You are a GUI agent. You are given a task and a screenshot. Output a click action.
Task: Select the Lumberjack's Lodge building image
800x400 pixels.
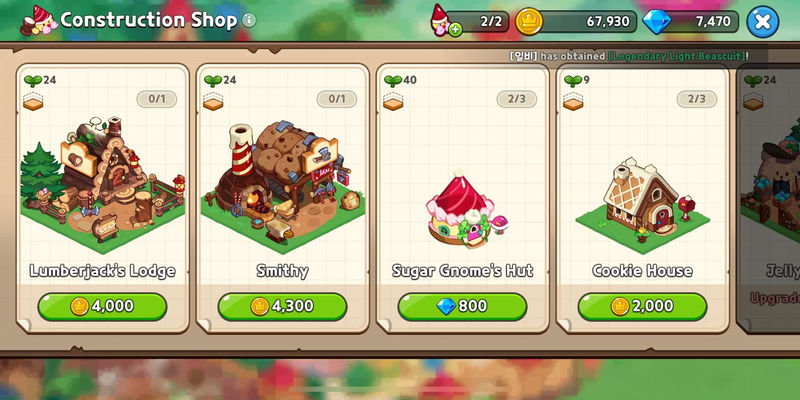[102, 180]
